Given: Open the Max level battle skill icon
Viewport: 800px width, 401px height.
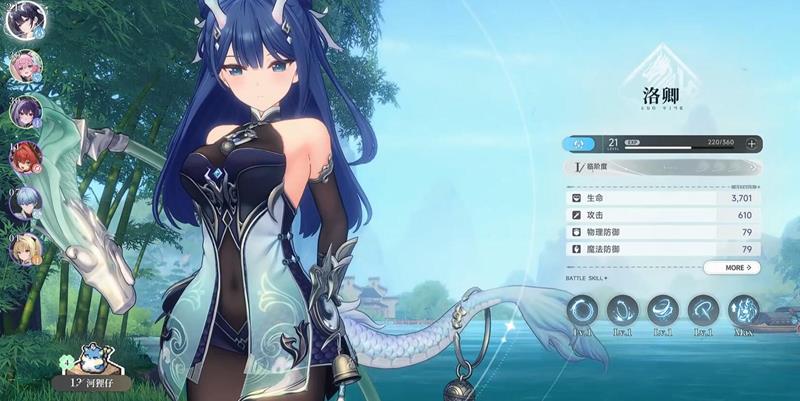Looking at the screenshot, I should pyautogui.click(x=743, y=311).
